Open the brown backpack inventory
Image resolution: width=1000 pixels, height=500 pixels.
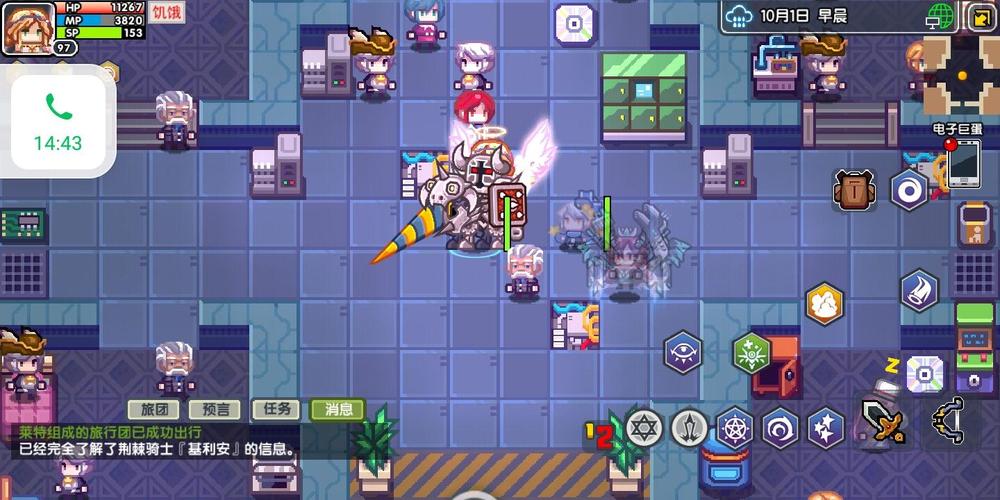(853, 190)
